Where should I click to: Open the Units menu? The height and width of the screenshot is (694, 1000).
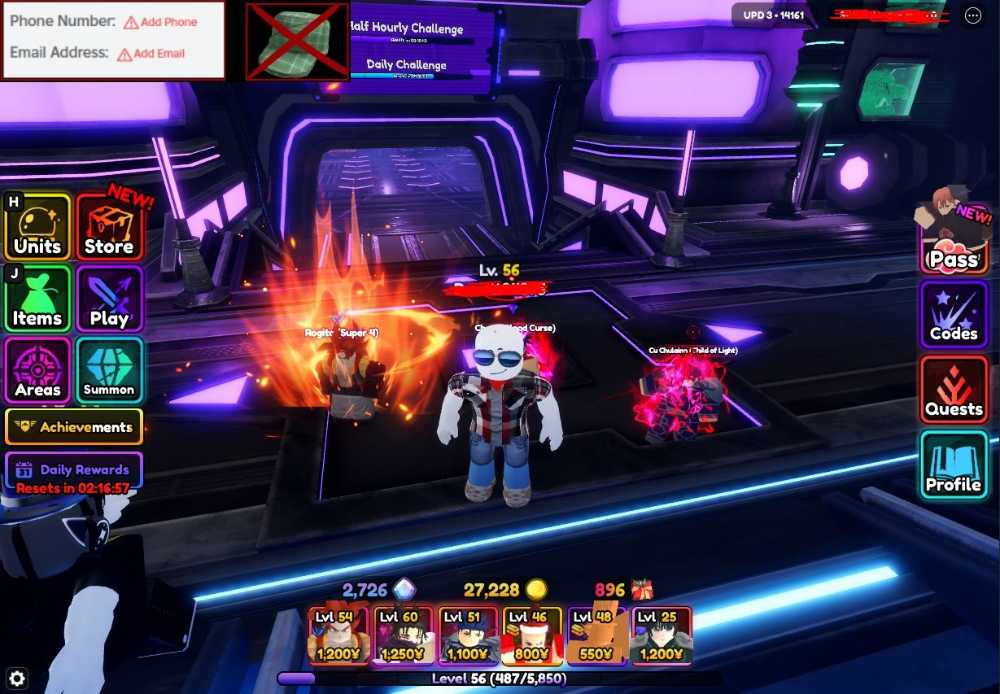(x=38, y=228)
